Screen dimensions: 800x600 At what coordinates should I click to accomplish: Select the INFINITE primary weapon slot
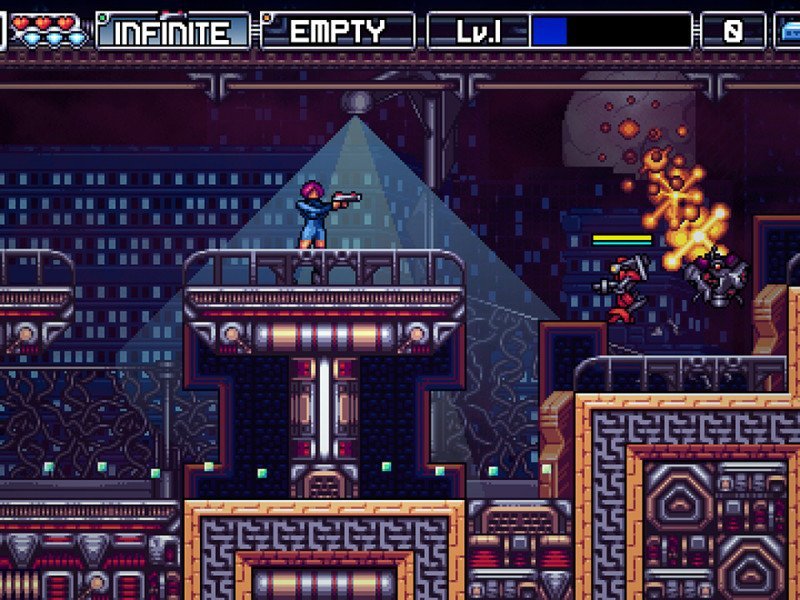(x=172, y=31)
